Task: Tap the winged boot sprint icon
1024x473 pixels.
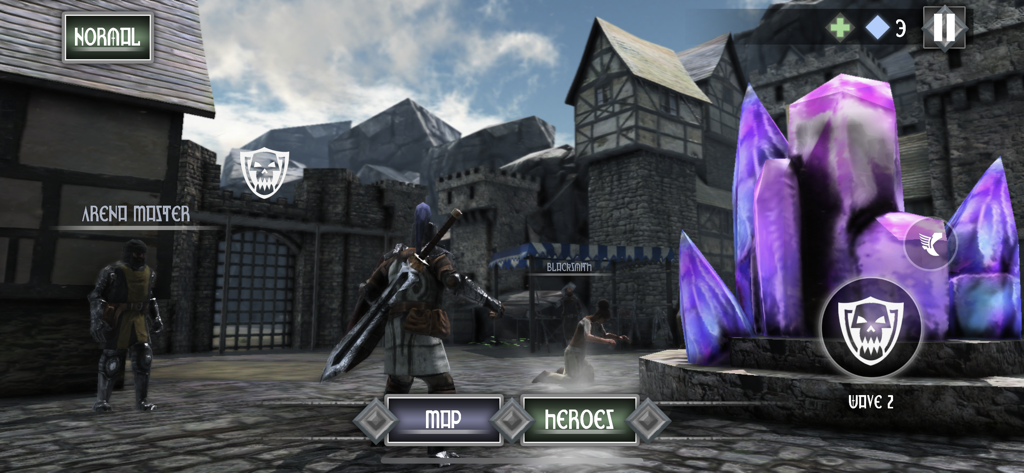Action: pyautogui.click(x=931, y=243)
